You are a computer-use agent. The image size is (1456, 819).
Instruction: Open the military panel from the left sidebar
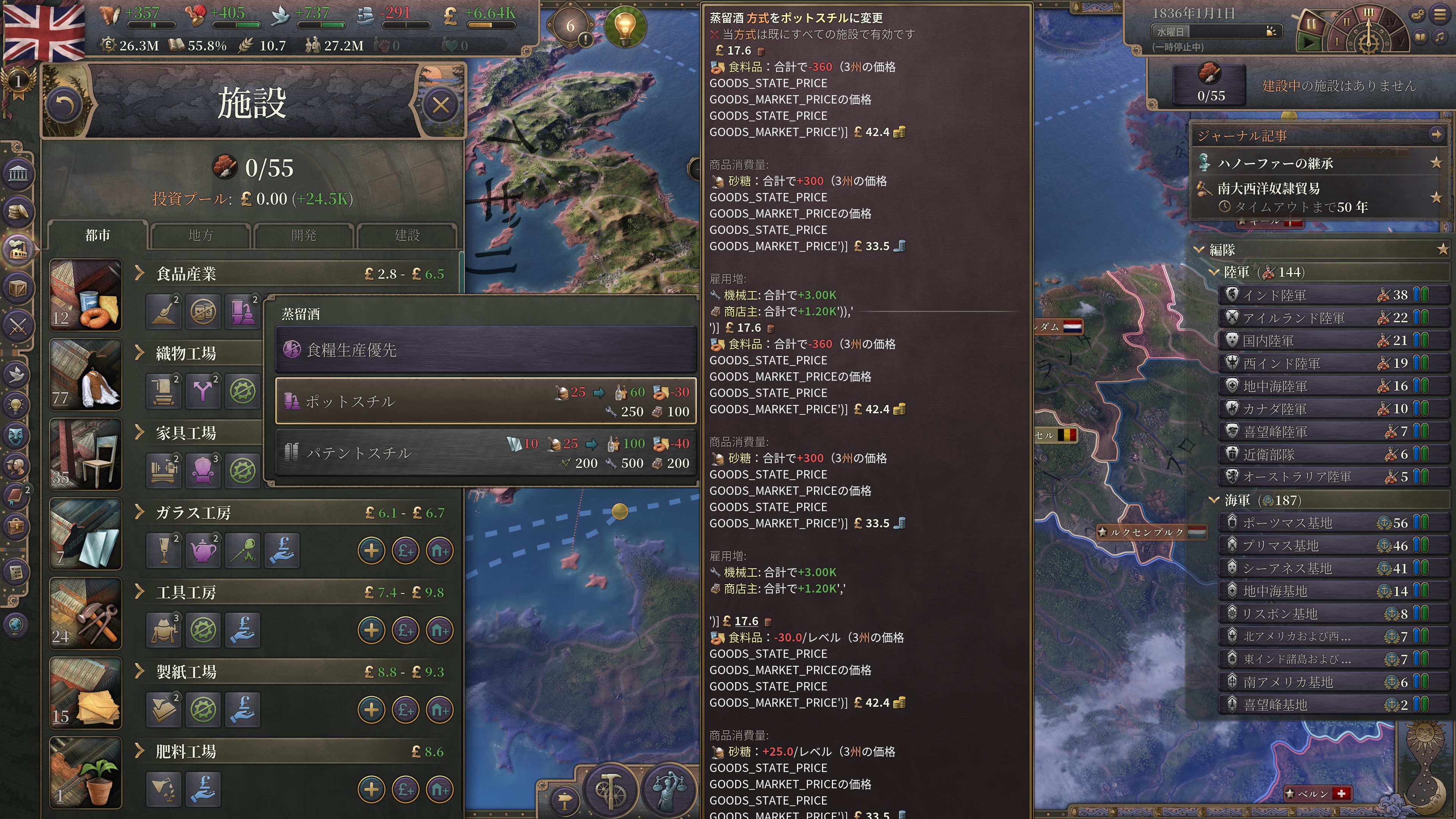[19, 327]
